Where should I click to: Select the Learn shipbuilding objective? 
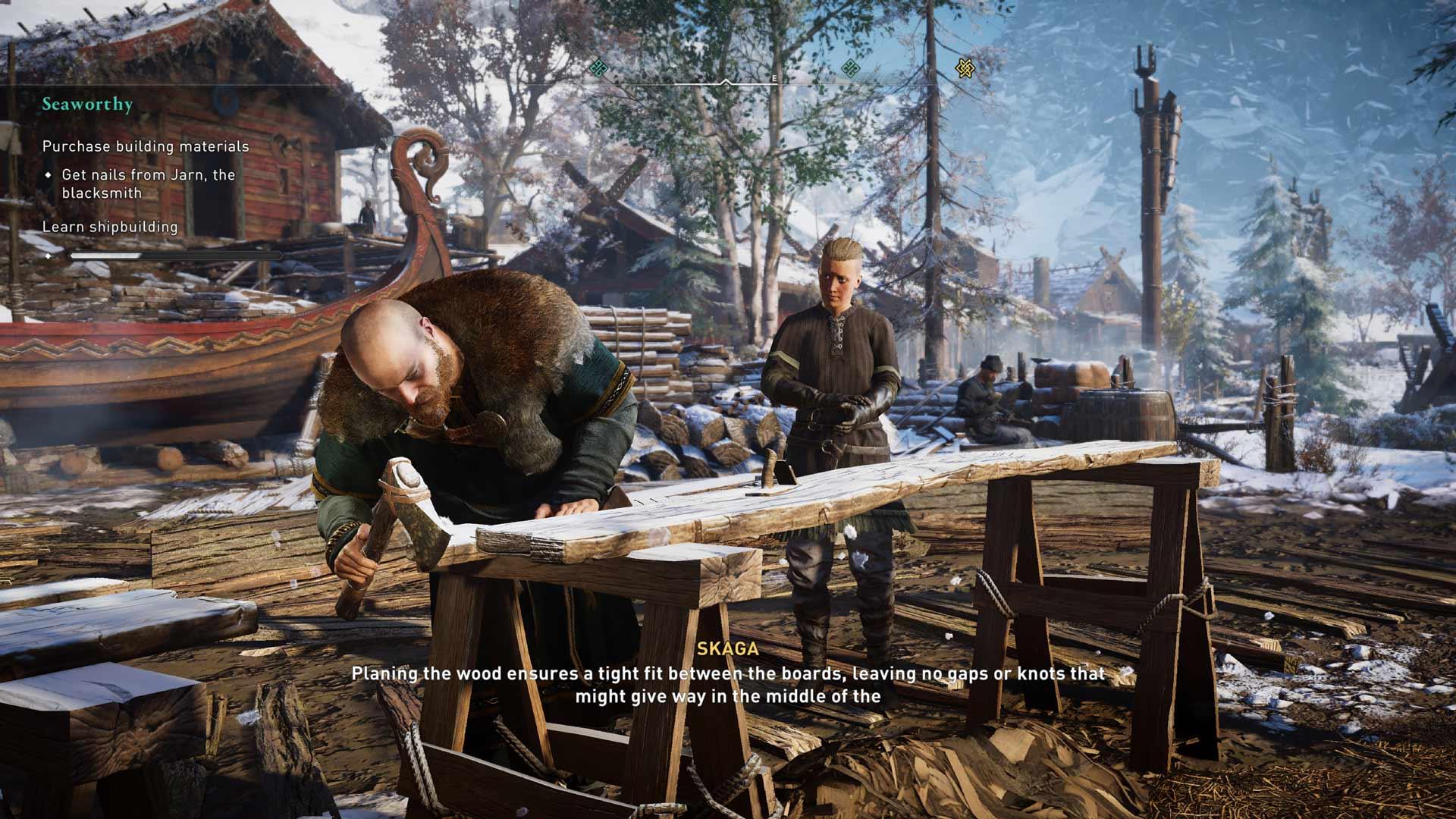point(110,227)
